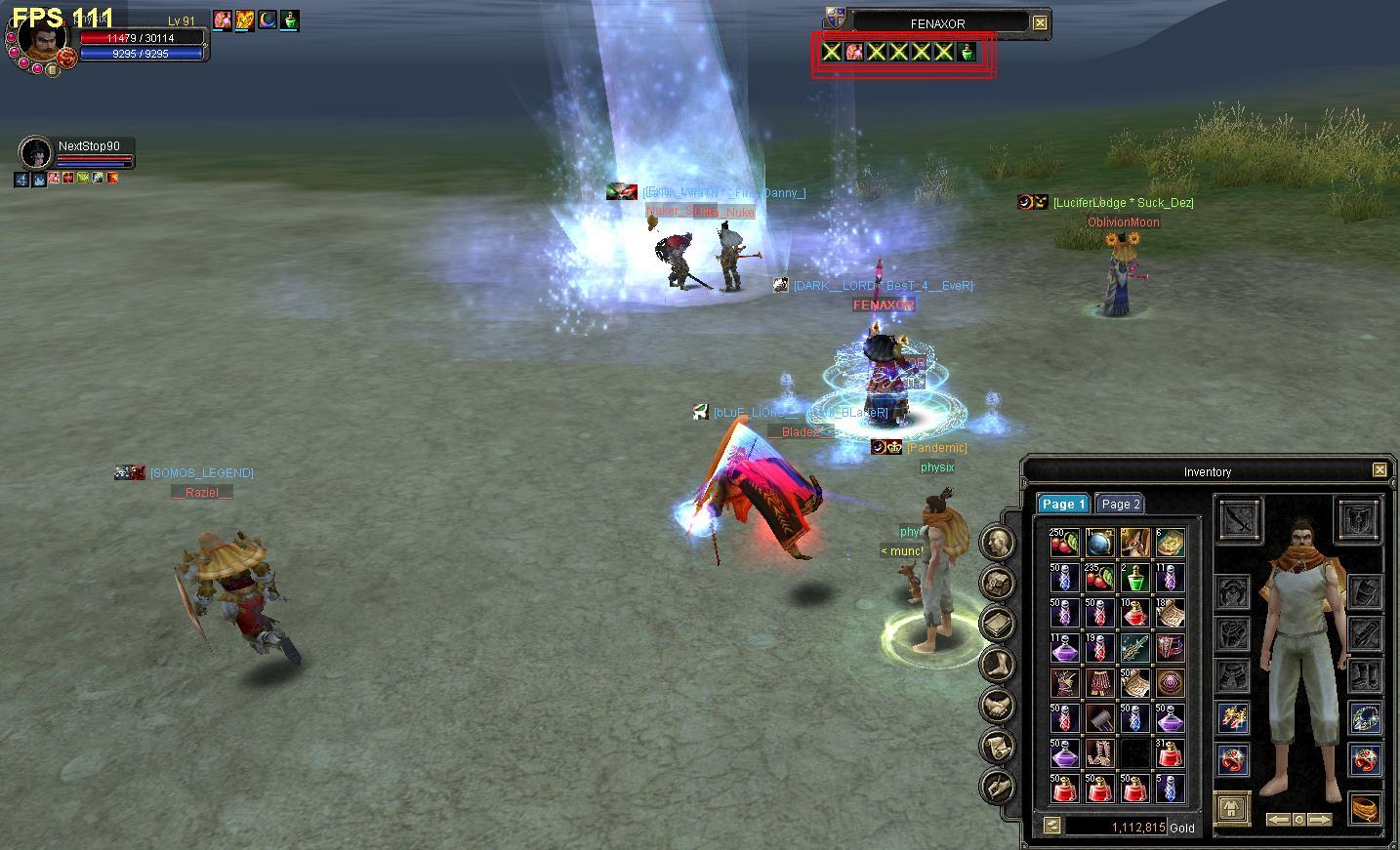Select the equipped earring slot
Screen dimensions: 1400x850
point(1234,718)
